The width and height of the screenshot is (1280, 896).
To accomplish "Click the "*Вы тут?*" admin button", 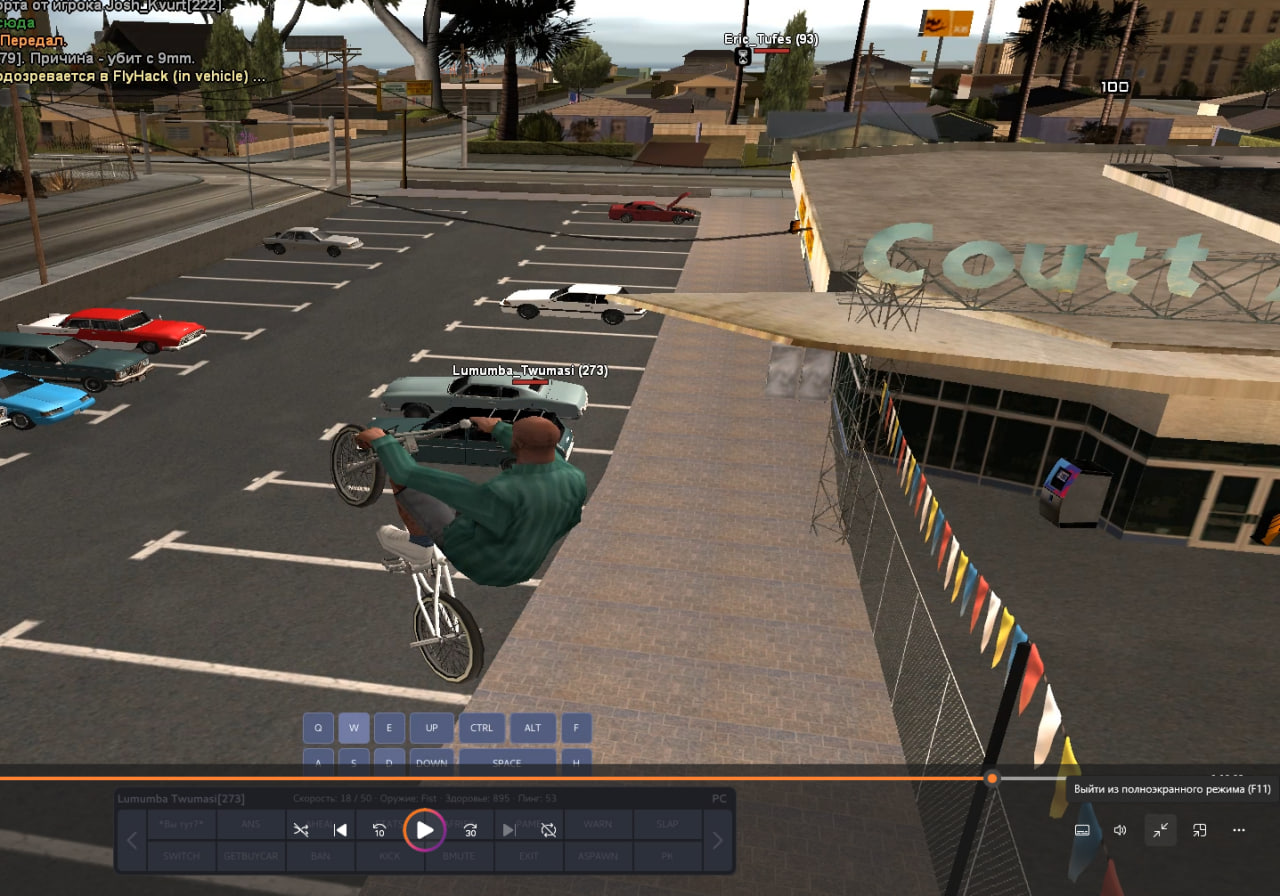I will click(x=182, y=825).
